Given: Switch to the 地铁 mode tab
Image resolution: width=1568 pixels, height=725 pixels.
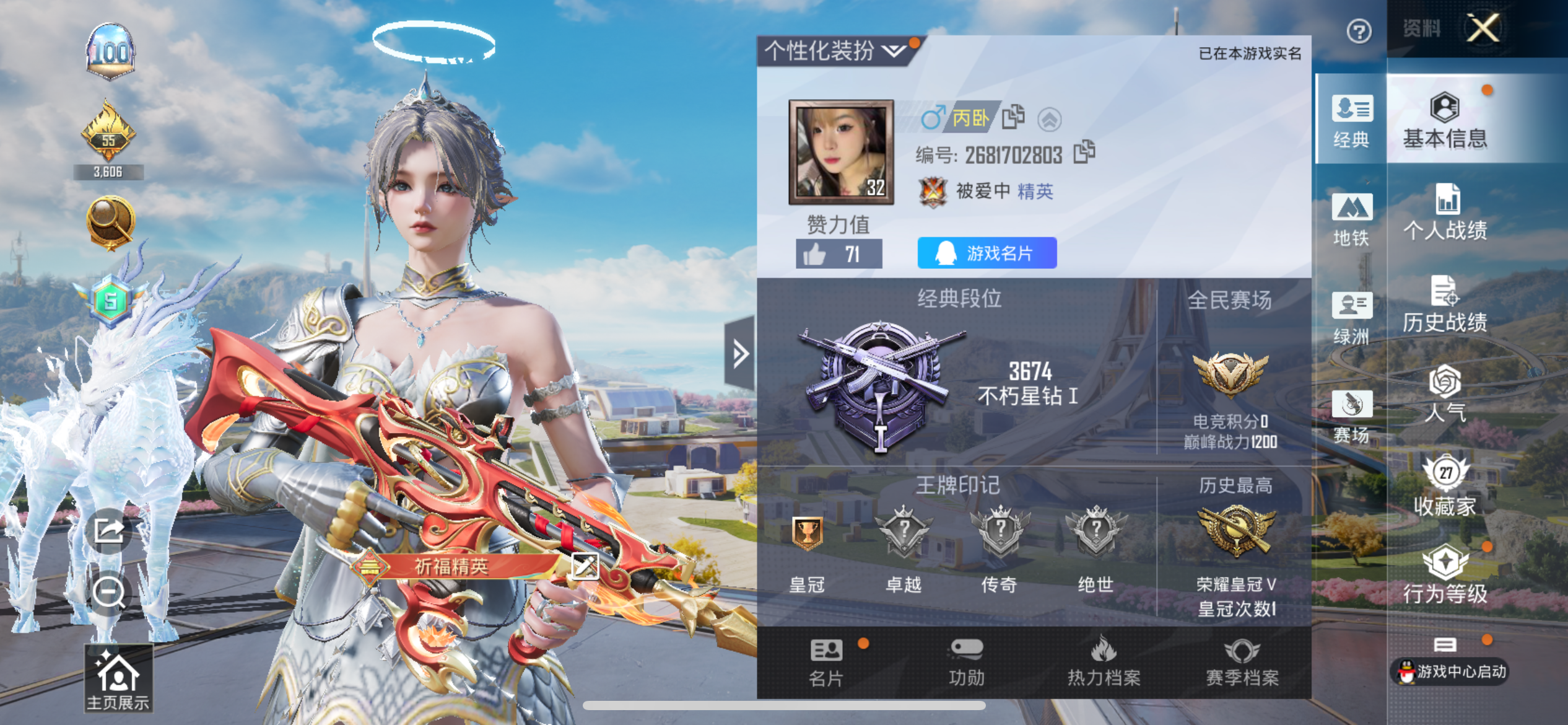Looking at the screenshot, I should point(1351,219).
